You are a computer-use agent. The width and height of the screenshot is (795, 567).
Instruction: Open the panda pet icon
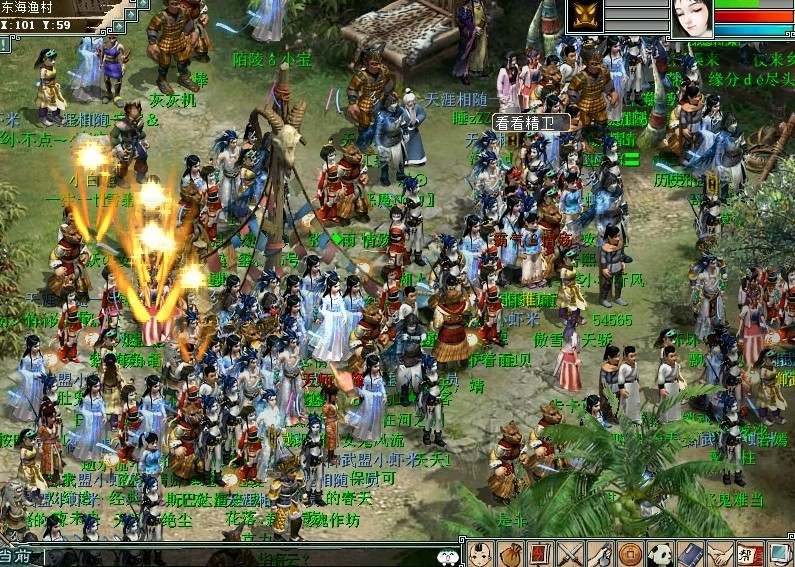660,553
